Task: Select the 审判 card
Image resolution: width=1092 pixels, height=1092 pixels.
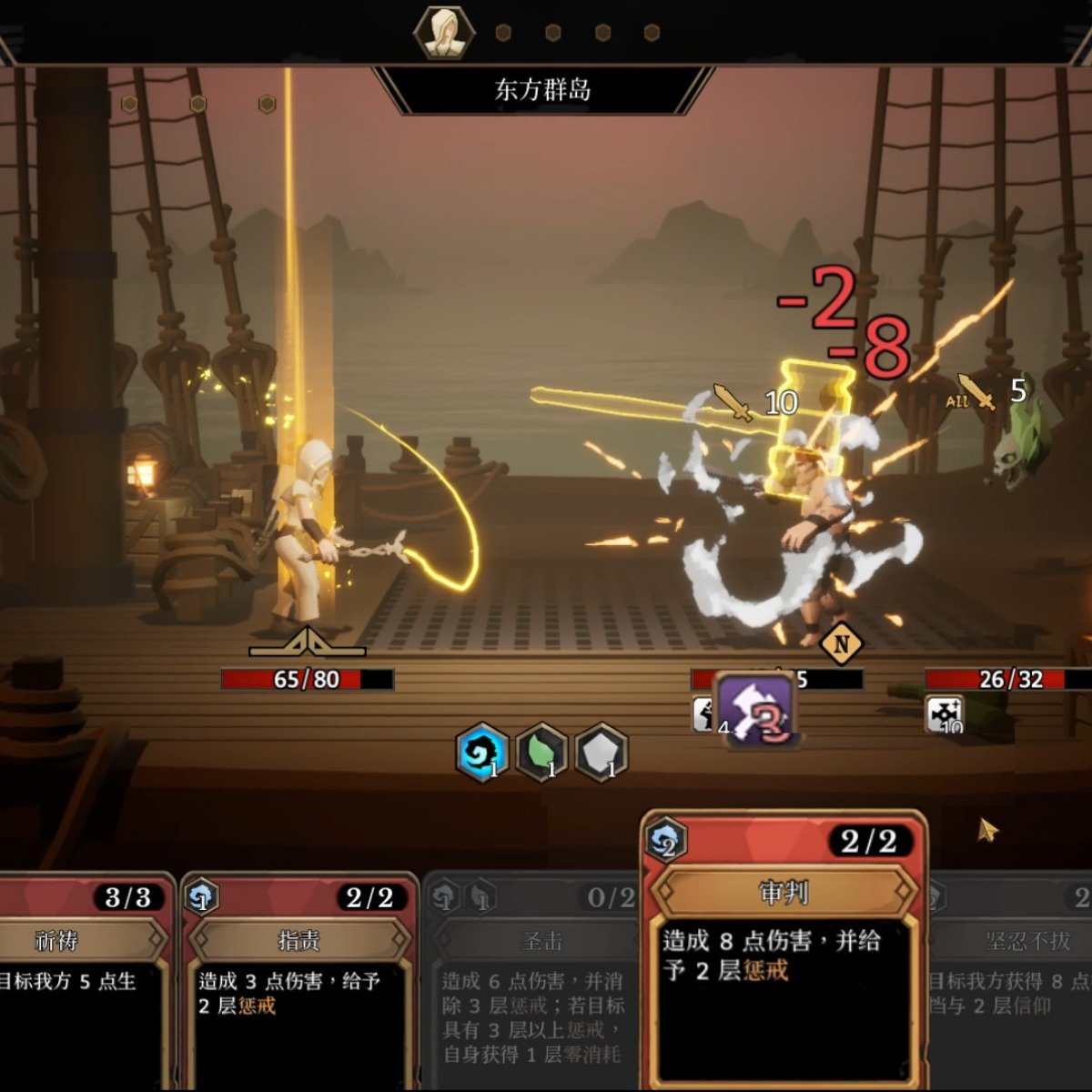Action: 784,955
